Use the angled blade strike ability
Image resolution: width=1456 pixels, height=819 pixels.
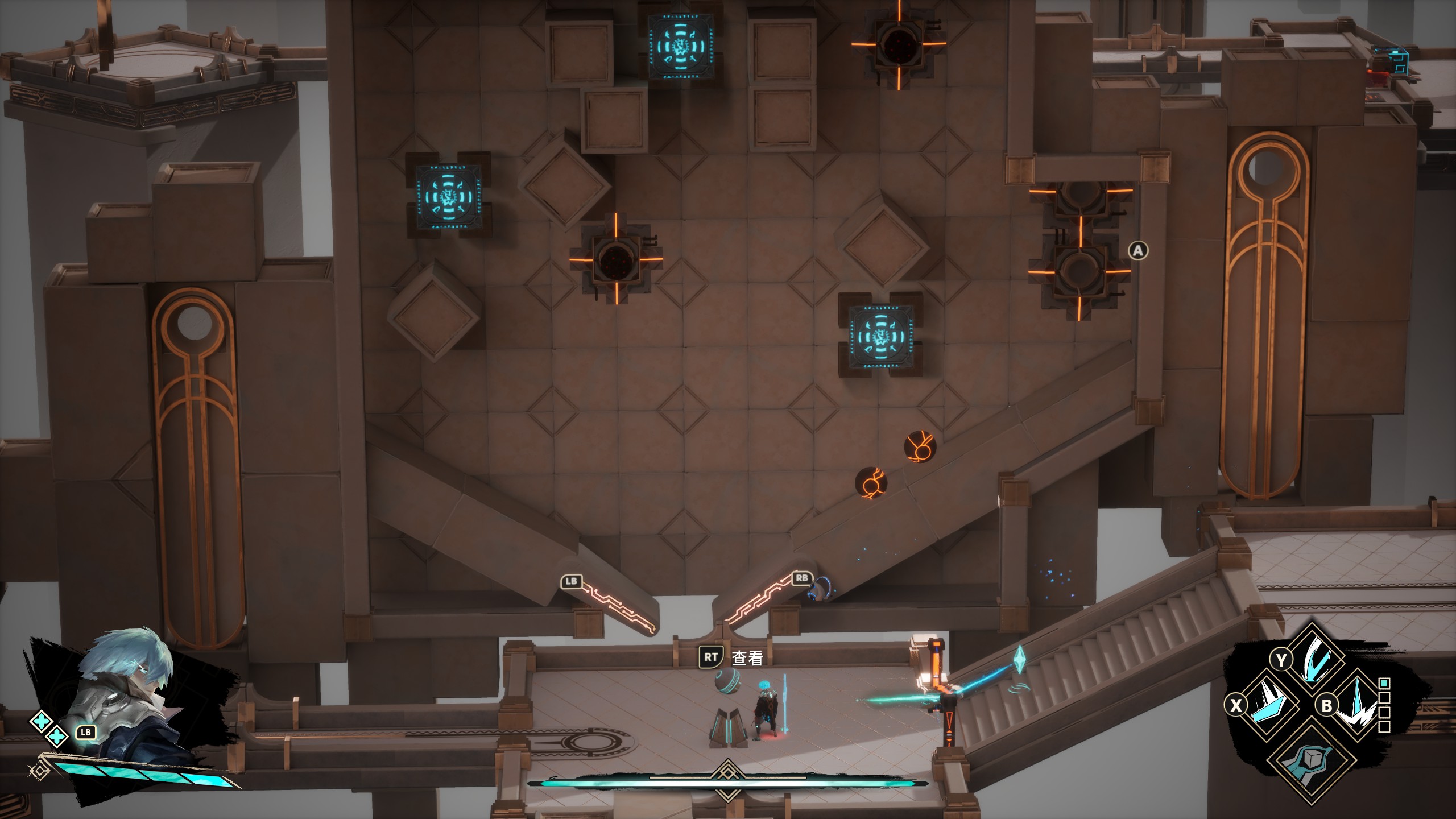point(1267,706)
